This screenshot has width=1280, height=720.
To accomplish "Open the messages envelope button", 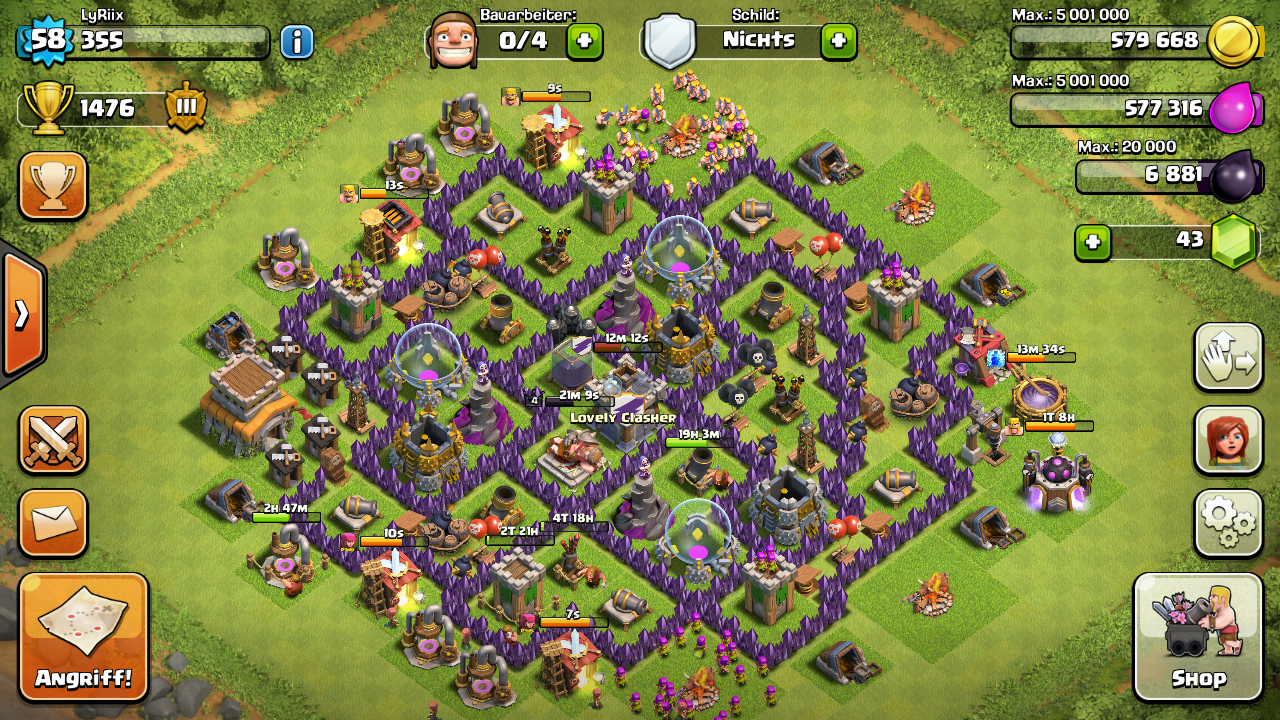I will [53, 522].
